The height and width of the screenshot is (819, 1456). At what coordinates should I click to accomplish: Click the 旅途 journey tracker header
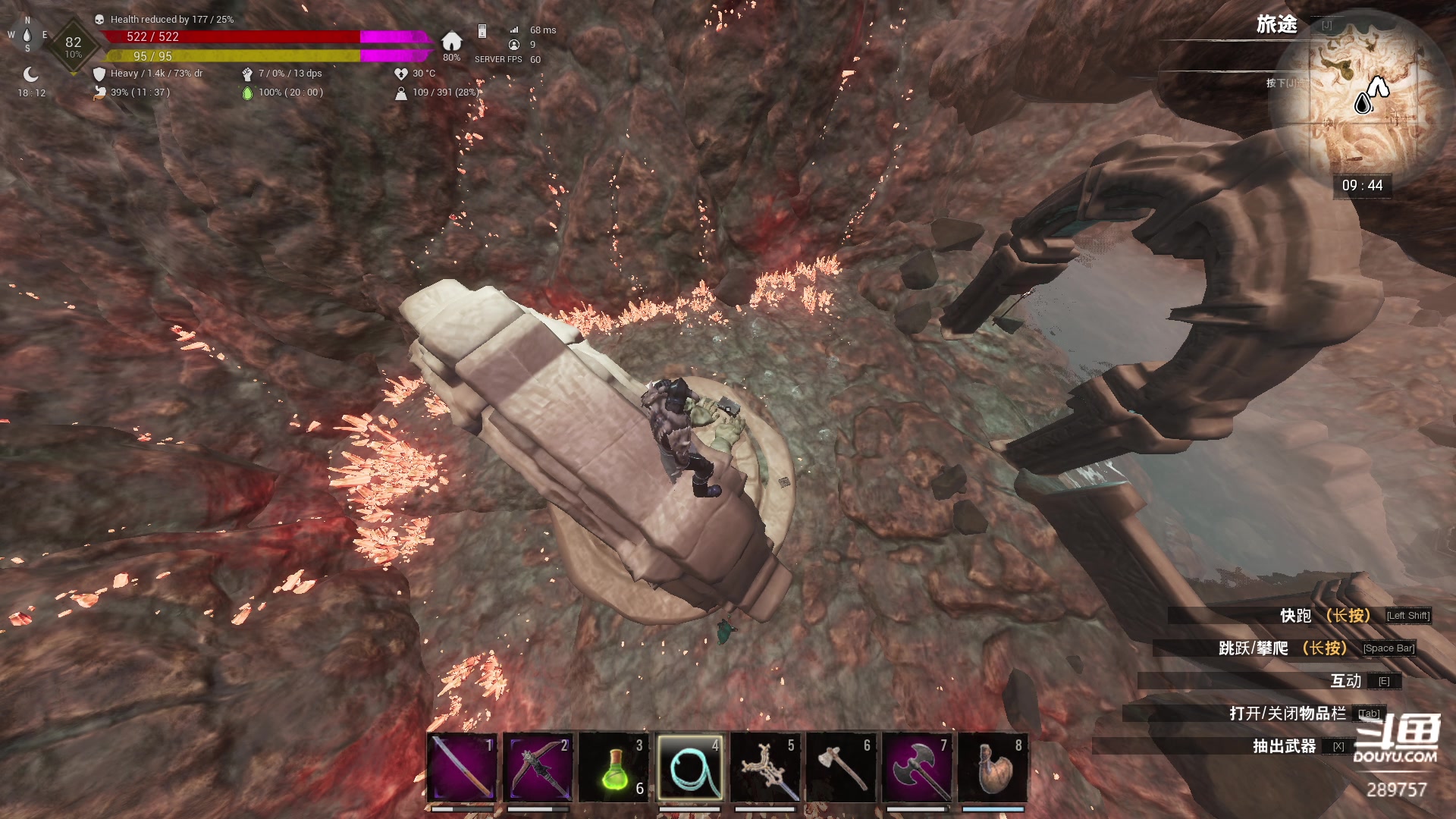1276,25
